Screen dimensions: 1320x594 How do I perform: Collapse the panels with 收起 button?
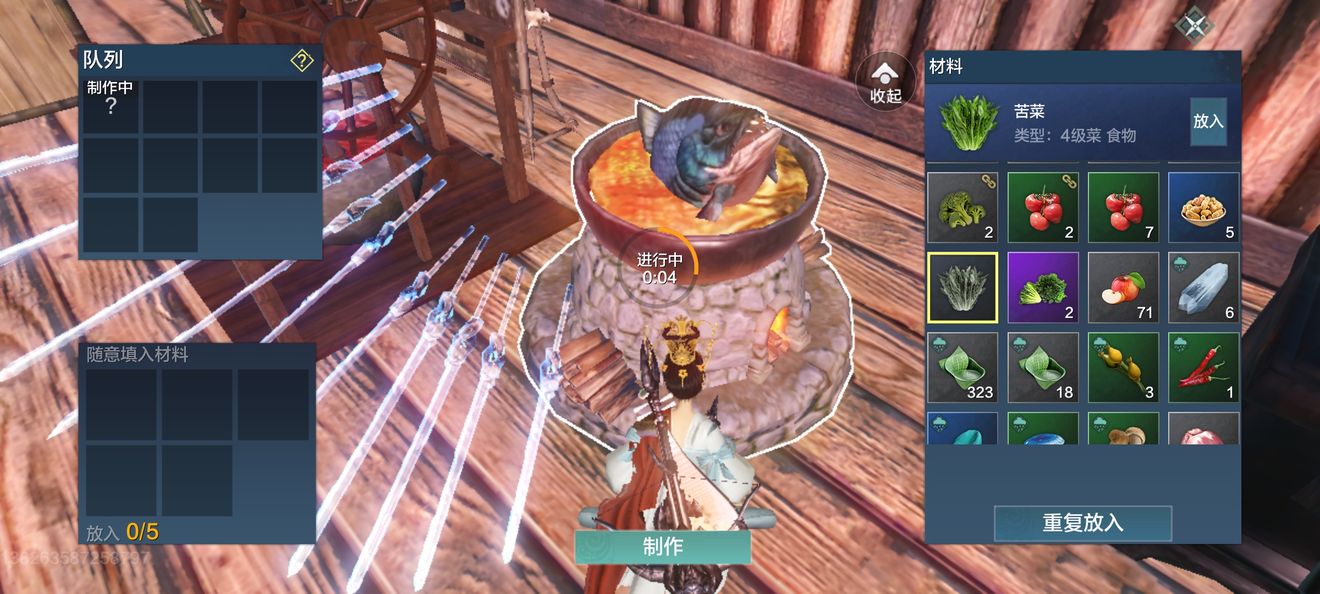(x=885, y=80)
